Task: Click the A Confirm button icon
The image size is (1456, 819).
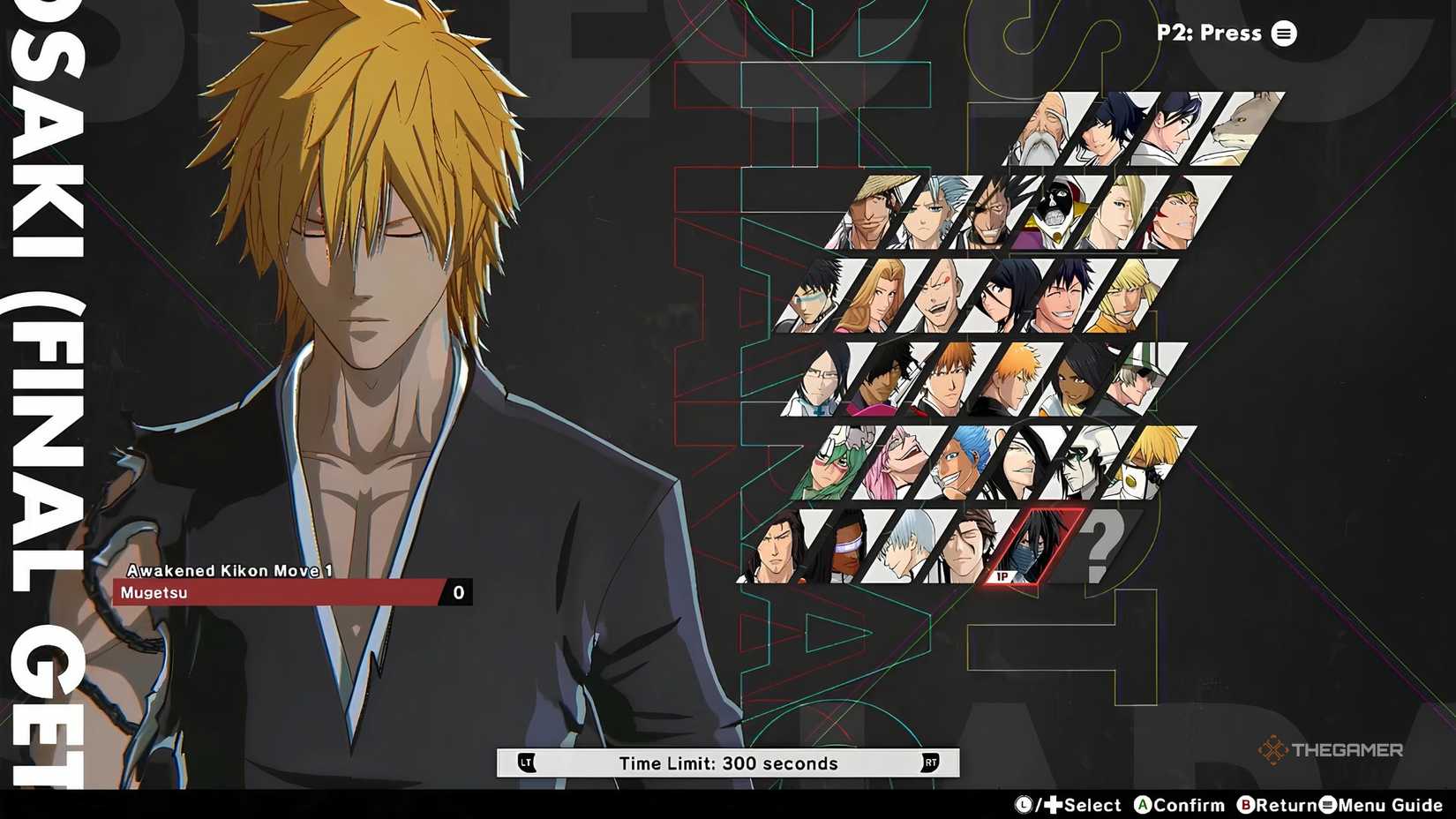Action: coord(1144,806)
